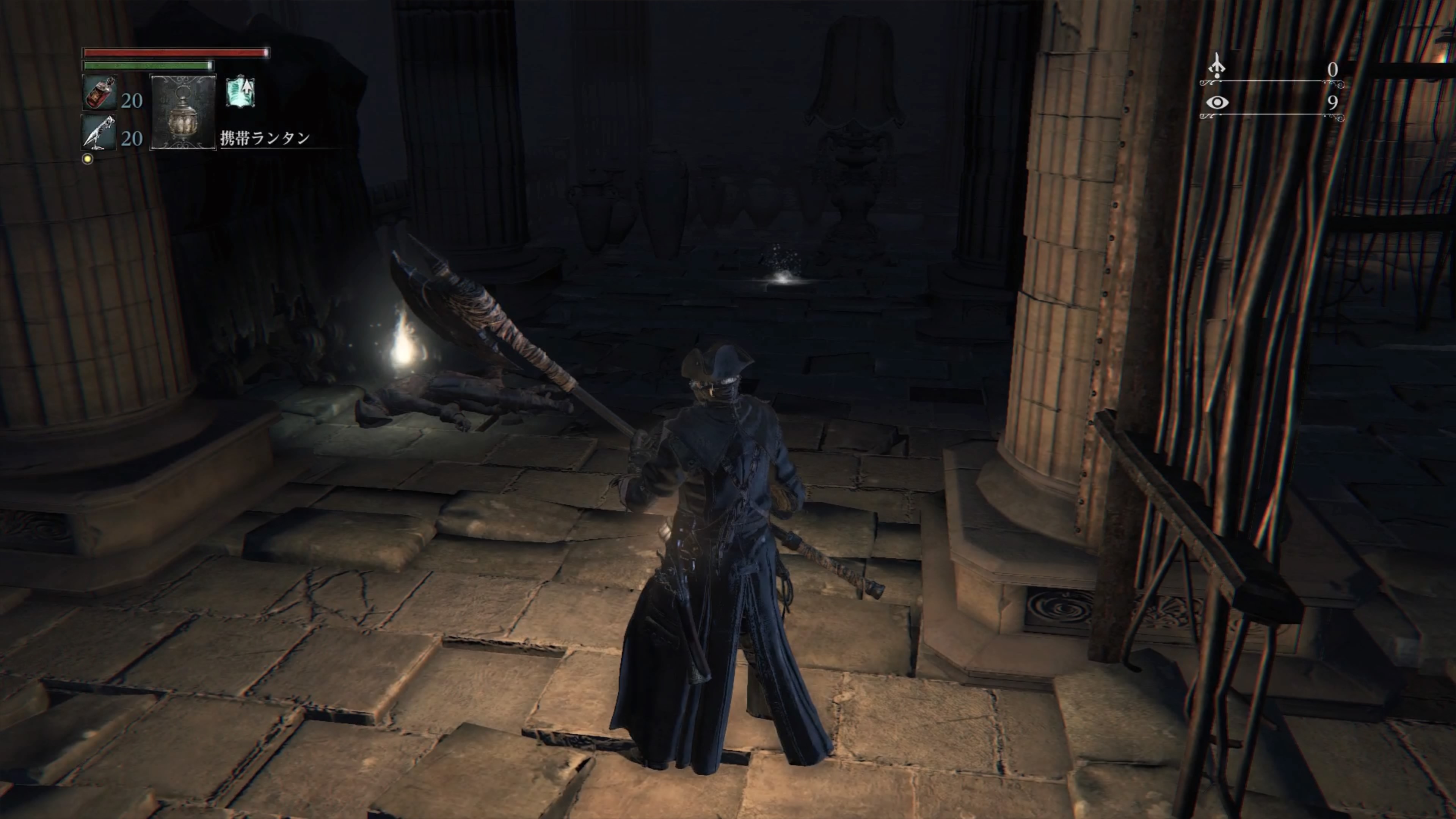Select the quicksilver bullet slot
The height and width of the screenshot is (819, 1456).
click(100, 133)
